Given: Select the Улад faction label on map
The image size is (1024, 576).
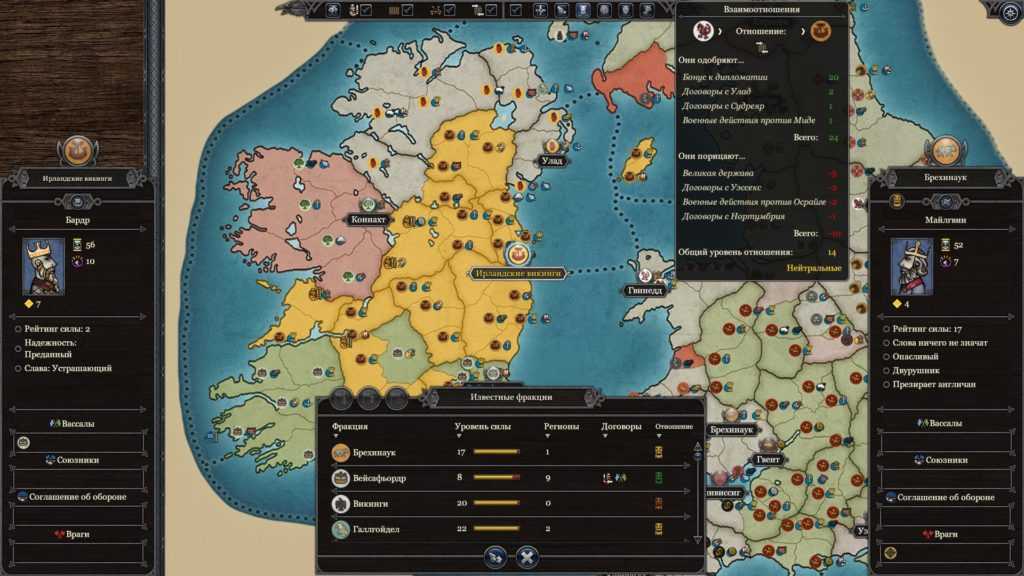Looking at the screenshot, I should pyautogui.click(x=552, y=160).
